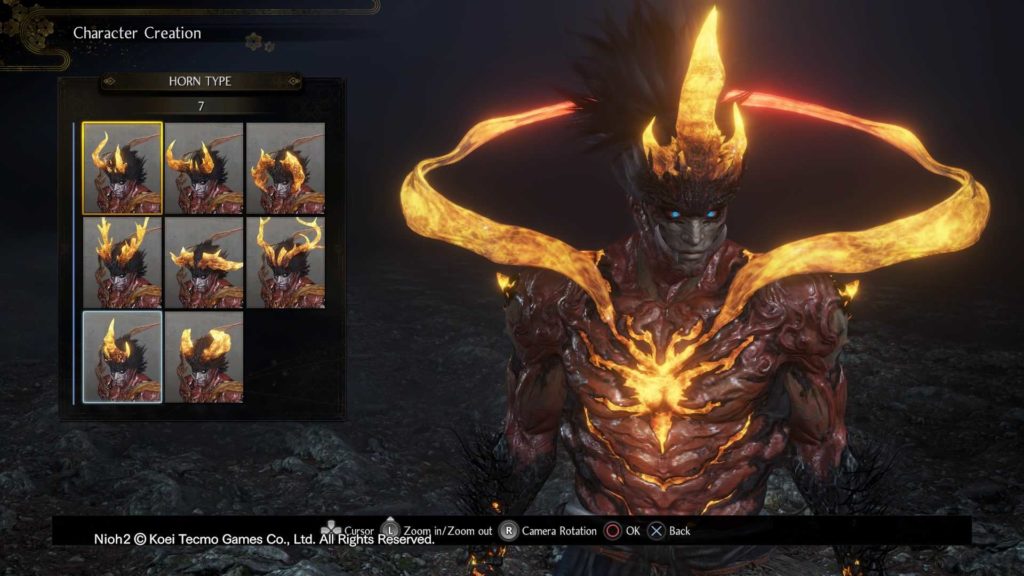Choose the curled ram horns thumbnail
The width and height of the screenshot is (1024, 576).
point(285,167)
